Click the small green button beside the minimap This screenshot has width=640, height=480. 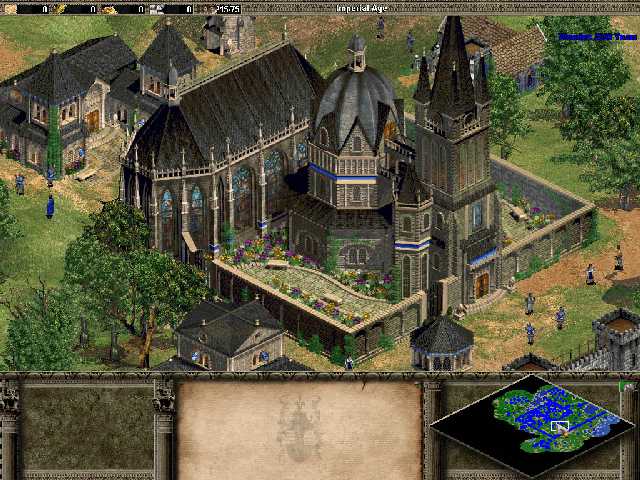coord(624,386)
